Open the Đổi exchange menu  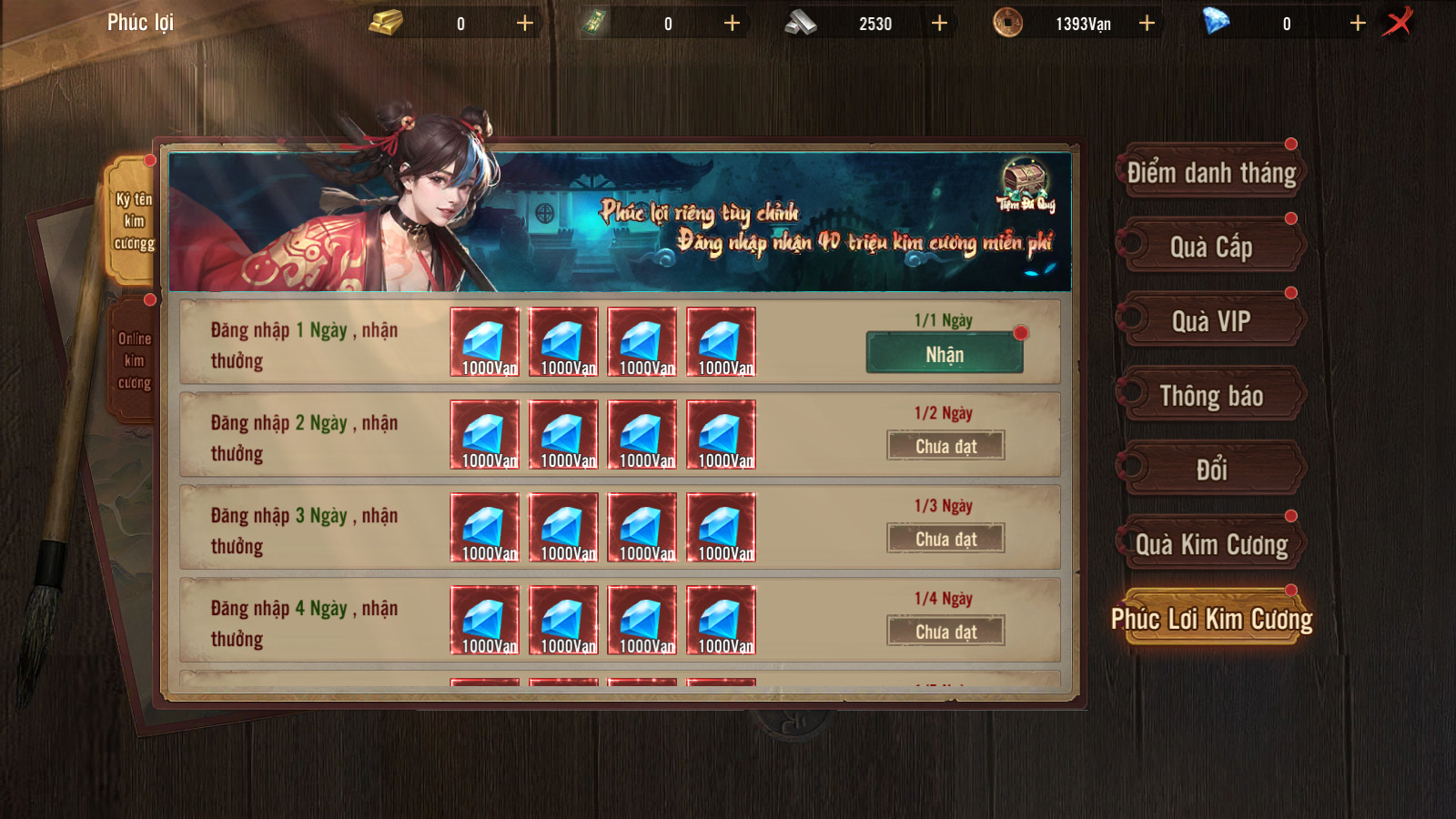click(1211, 470)
